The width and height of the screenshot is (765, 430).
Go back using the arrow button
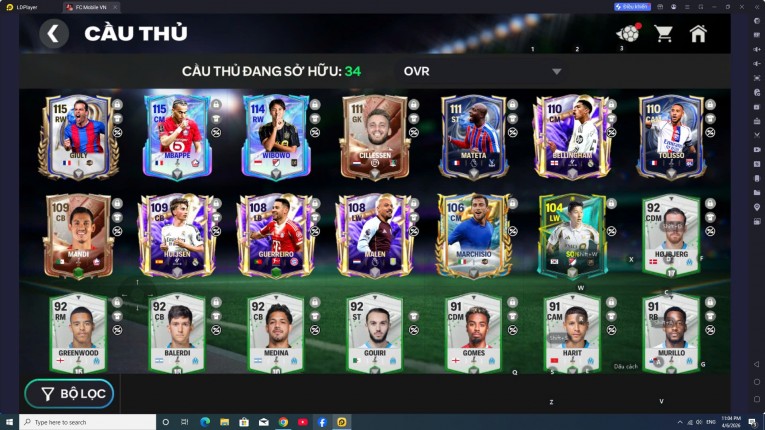click(x=54, y=34)
